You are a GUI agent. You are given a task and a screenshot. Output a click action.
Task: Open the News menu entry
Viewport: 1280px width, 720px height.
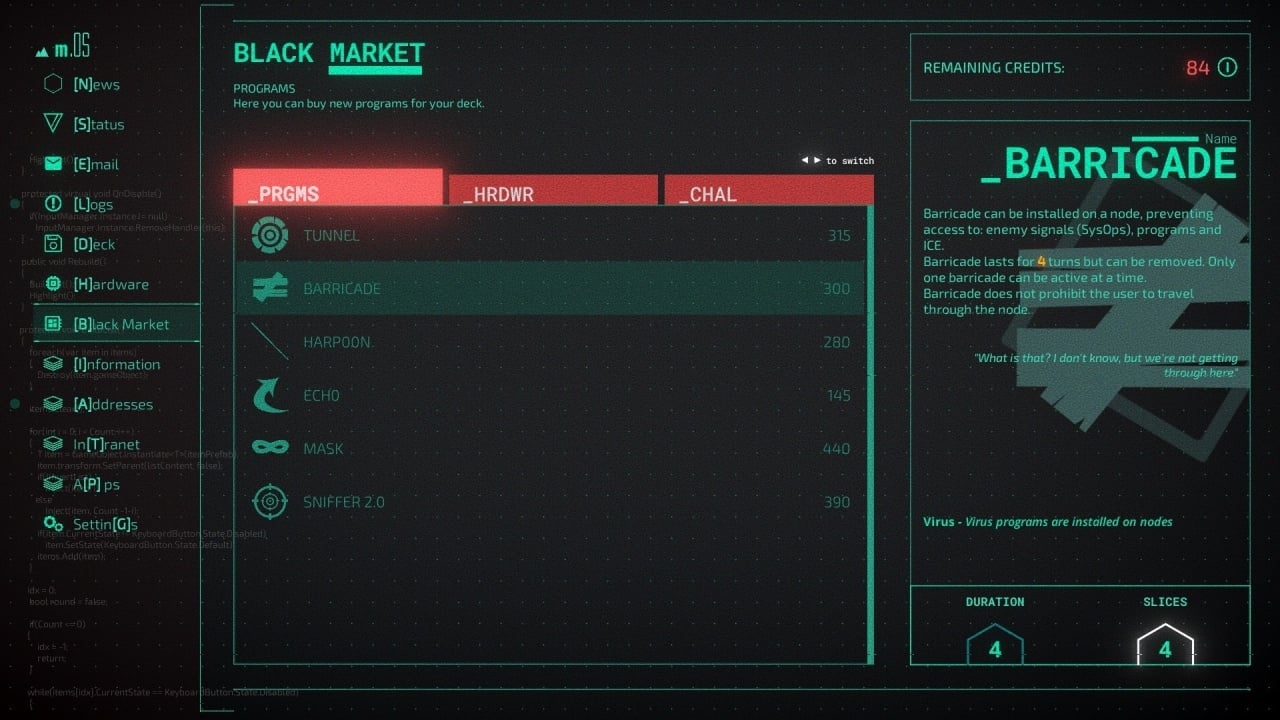tap(96, 85)
